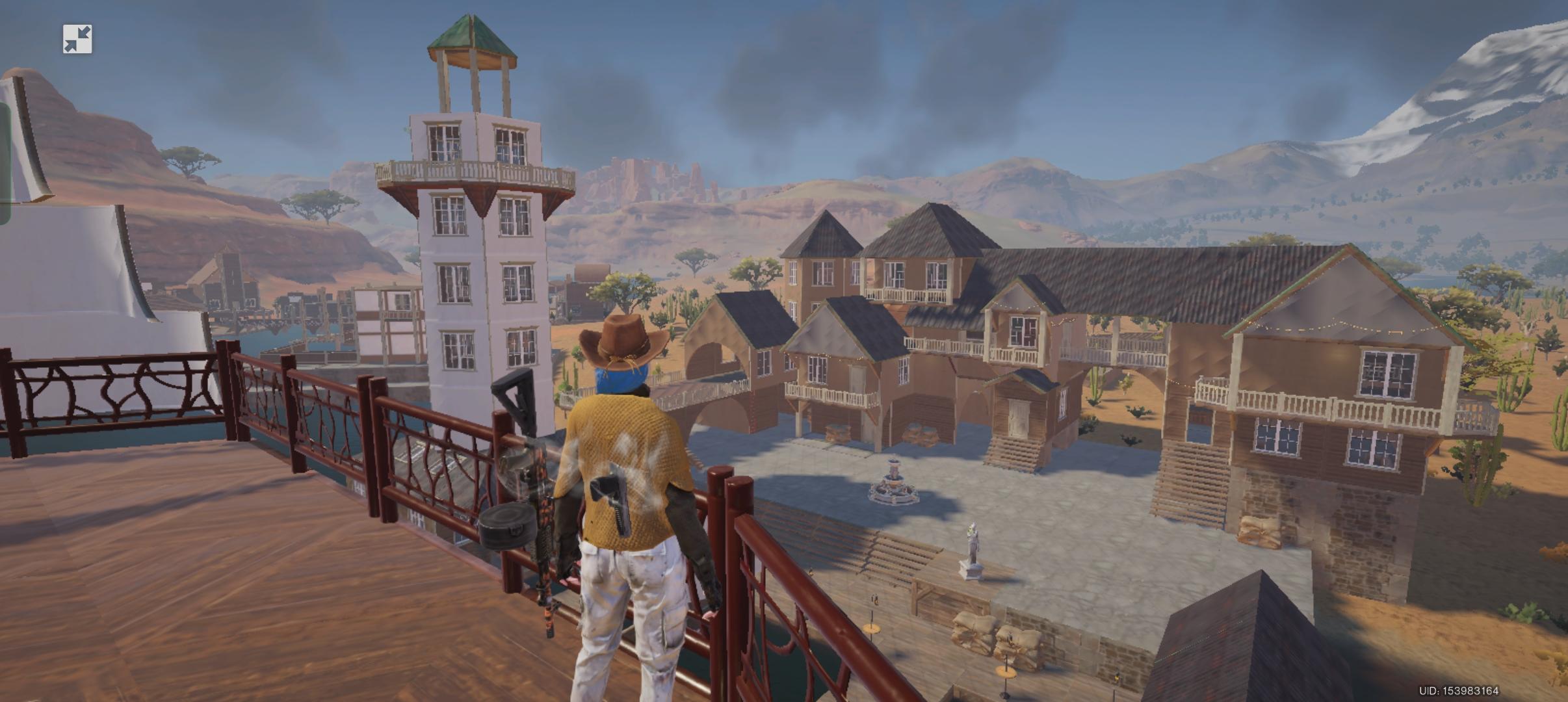Screen dimensions: 1568x702
Task: Click the collapse arrows icon to exit fullscreen
Action: tap(77, 40)
